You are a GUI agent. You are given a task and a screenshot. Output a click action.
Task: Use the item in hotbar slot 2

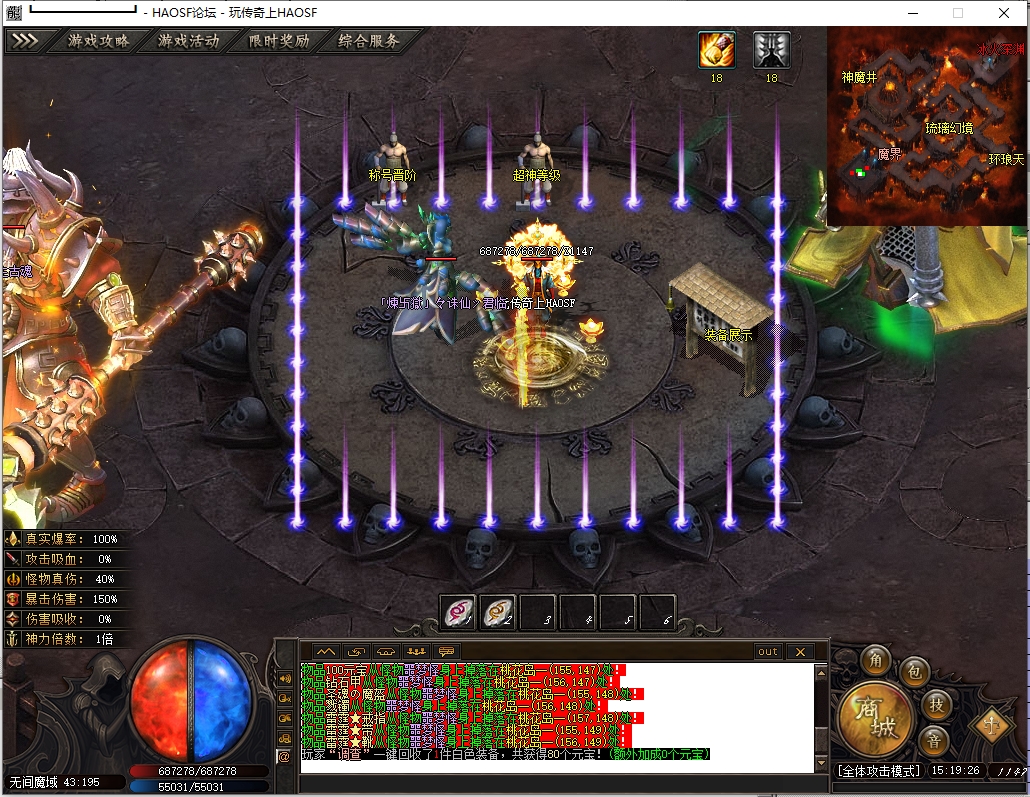498,612
